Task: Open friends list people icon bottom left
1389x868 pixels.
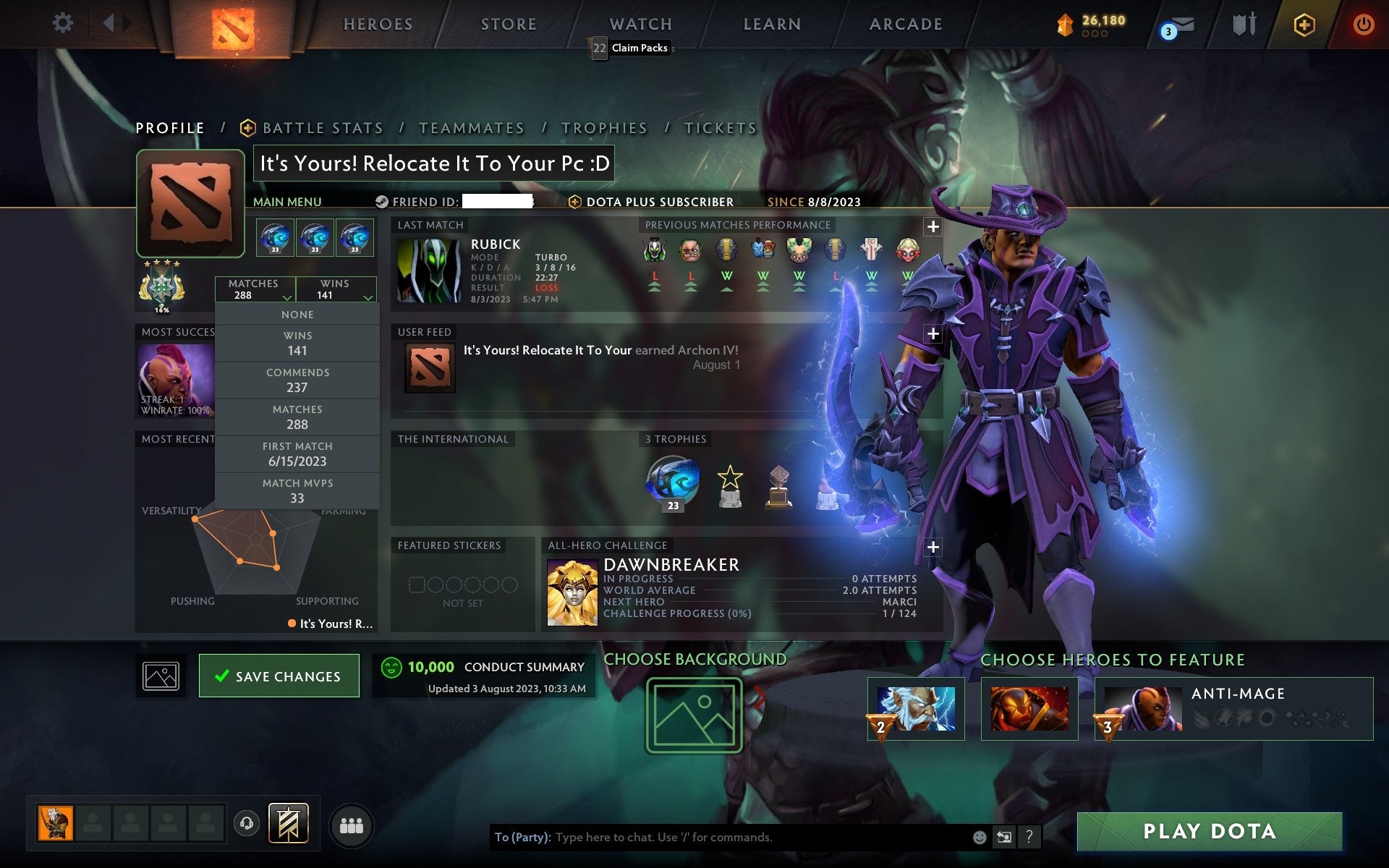Action: [x=352, y=823]
